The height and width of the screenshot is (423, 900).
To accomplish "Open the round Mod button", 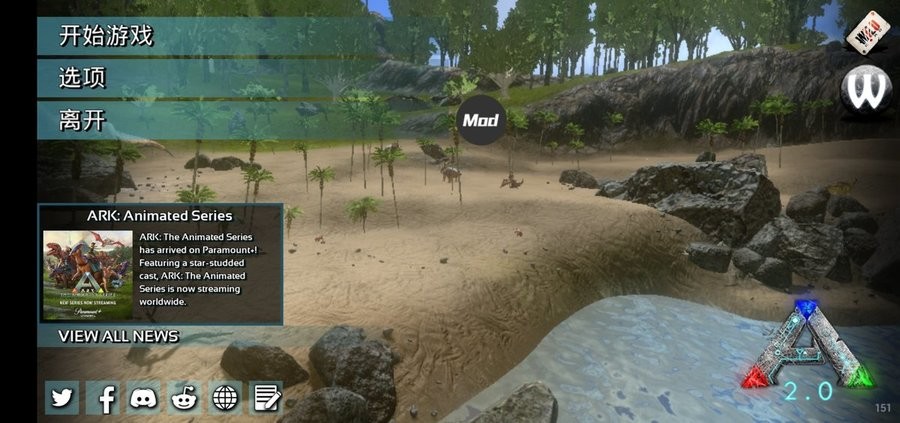I will pos(480,122).
